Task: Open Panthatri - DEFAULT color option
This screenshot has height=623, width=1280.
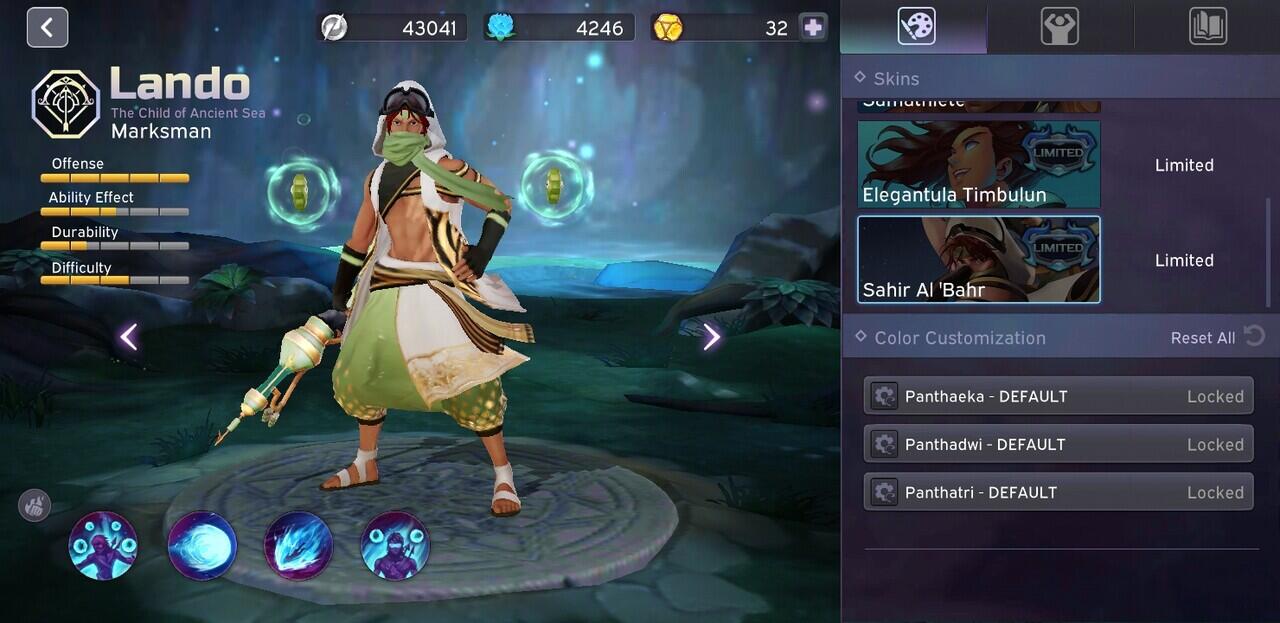Action: [x=1058, y=492]
